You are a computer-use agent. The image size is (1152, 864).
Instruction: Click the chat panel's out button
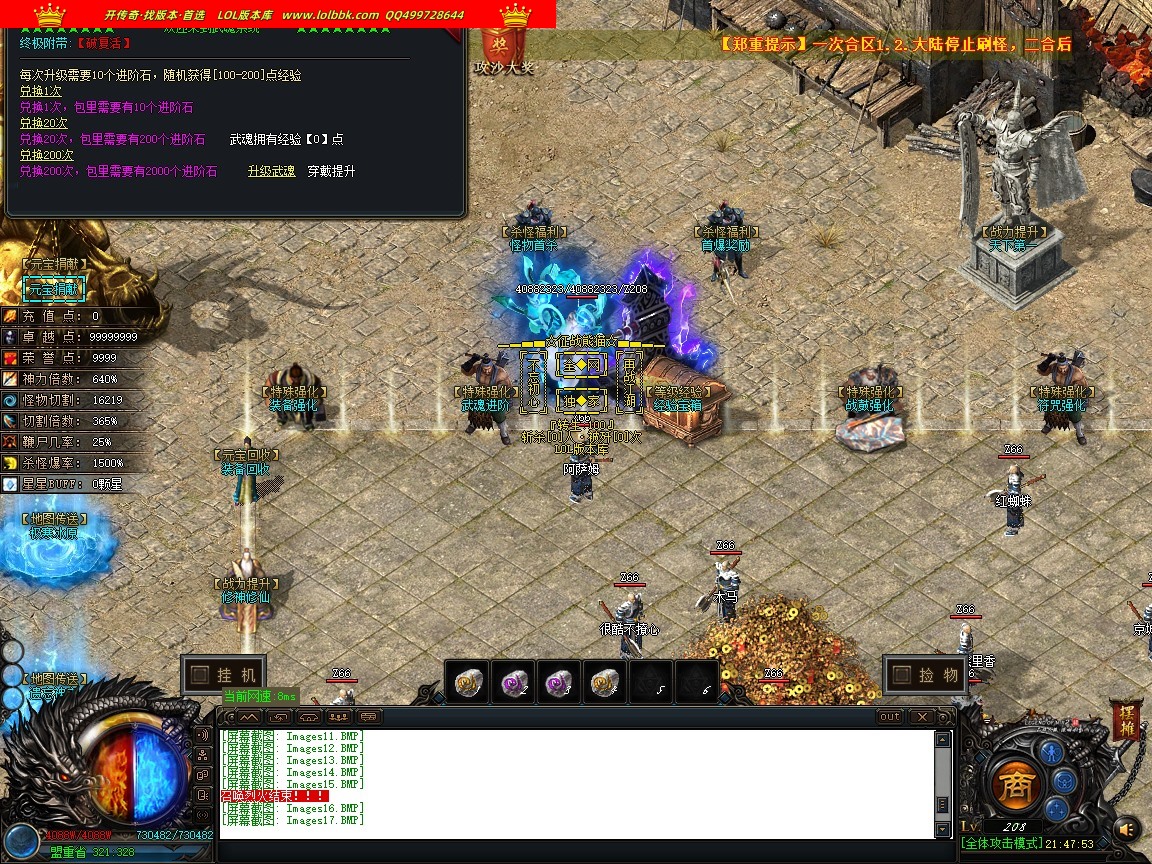(x=889, y=717)
